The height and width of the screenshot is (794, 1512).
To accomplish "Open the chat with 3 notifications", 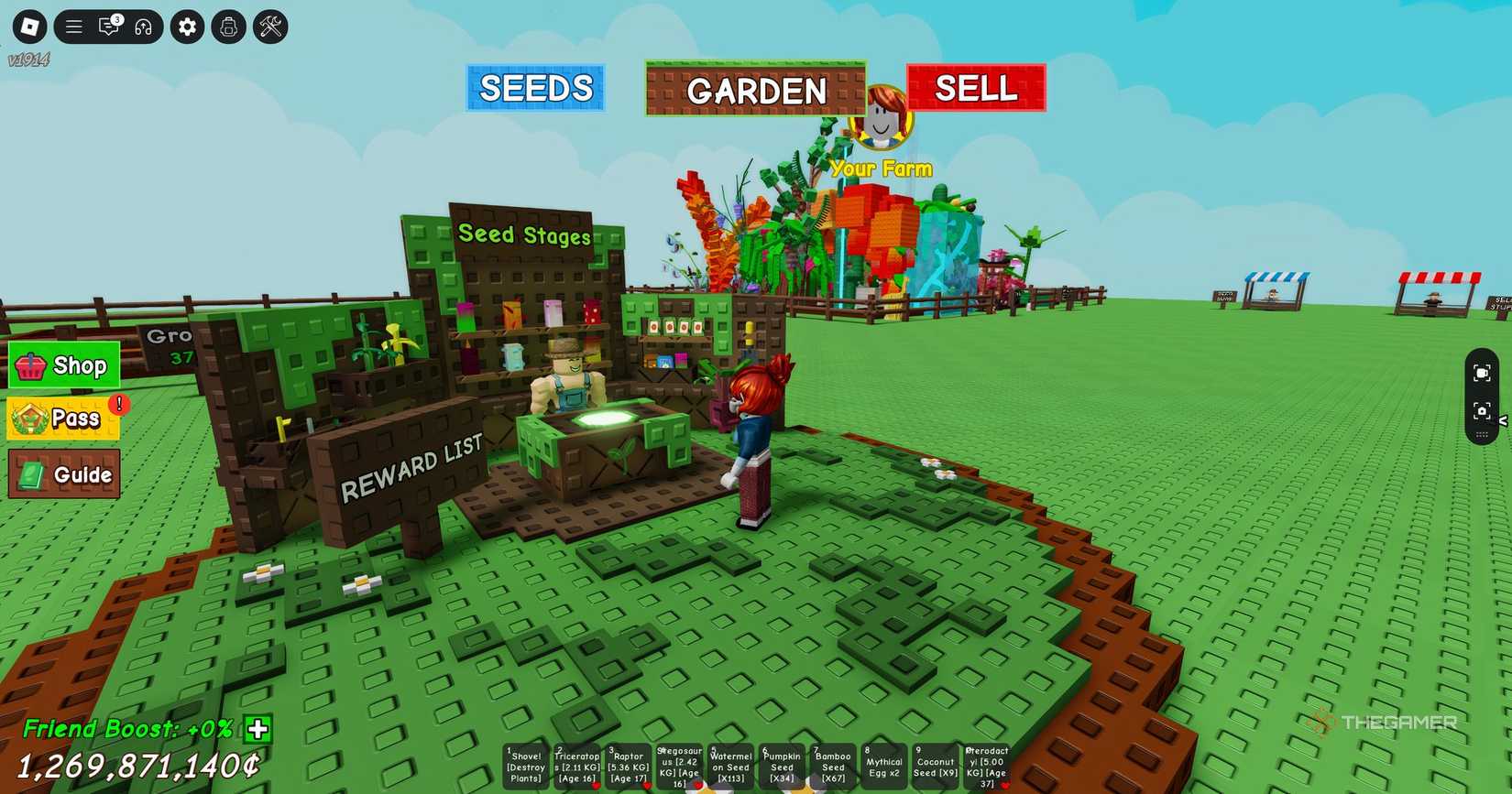I will pyautogui.click(x=109, y=27).
